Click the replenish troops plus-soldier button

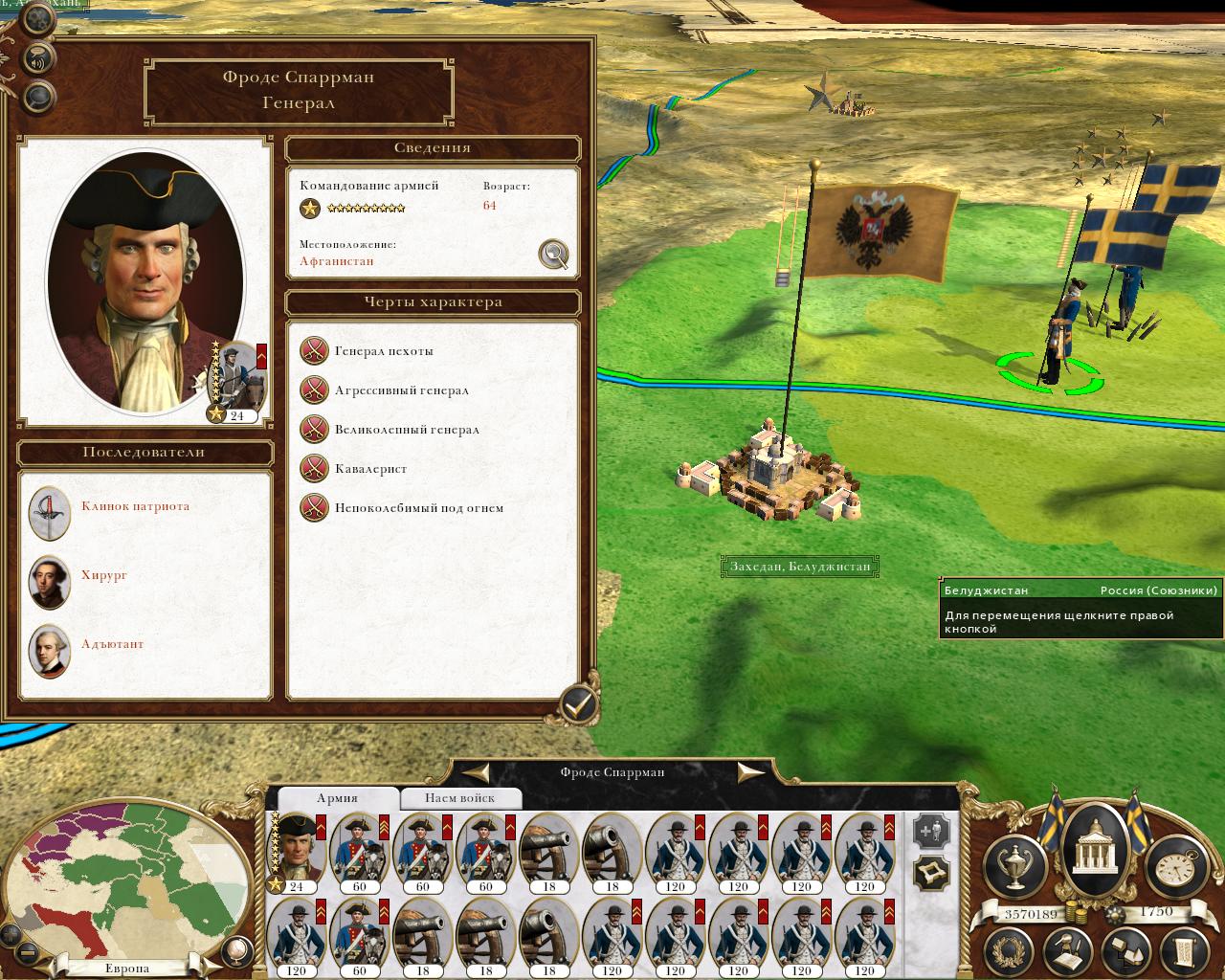(x=931, y=831)
